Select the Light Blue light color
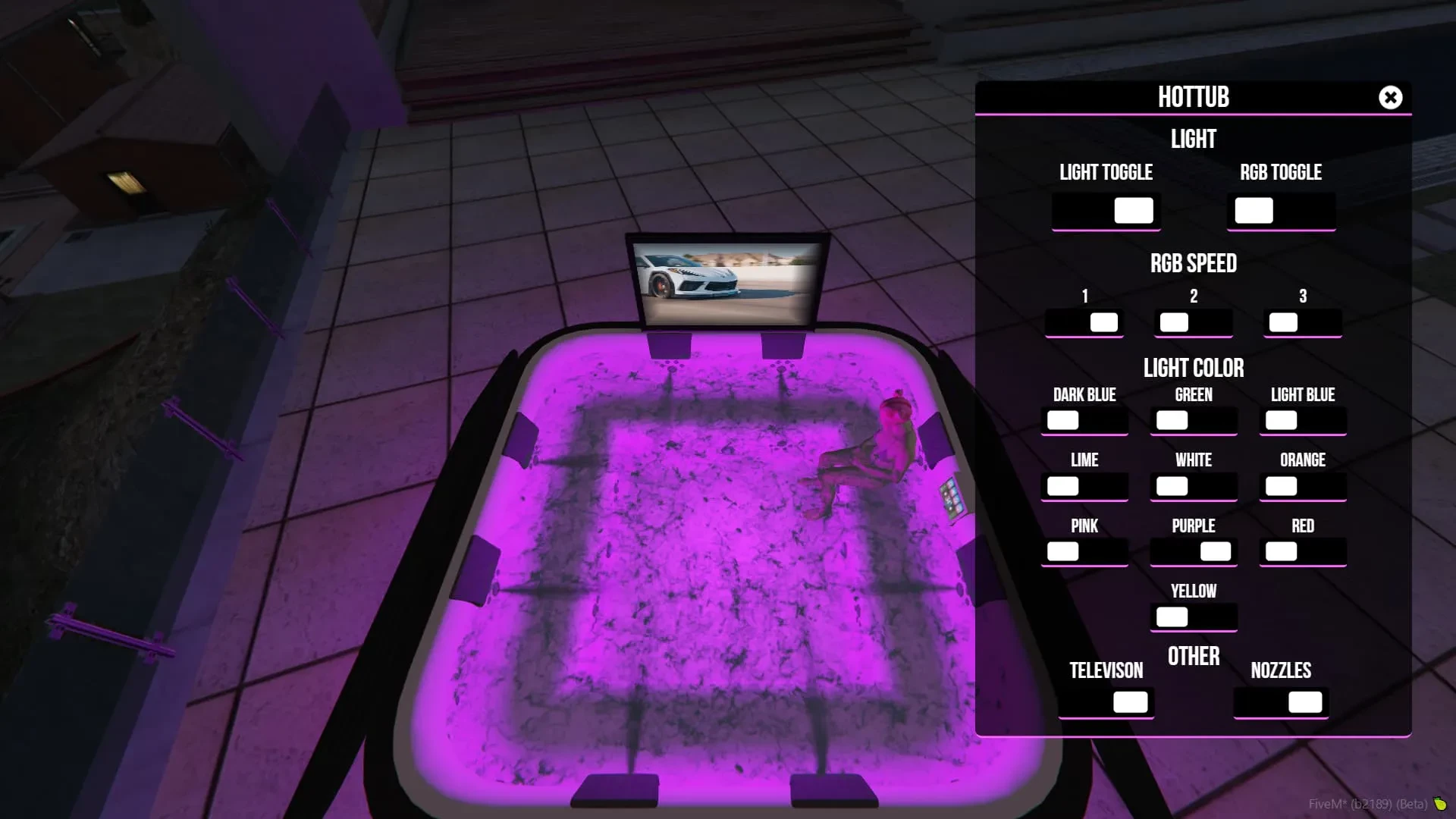This screenshot has height=819, width=1456. tap(1303, 419)
